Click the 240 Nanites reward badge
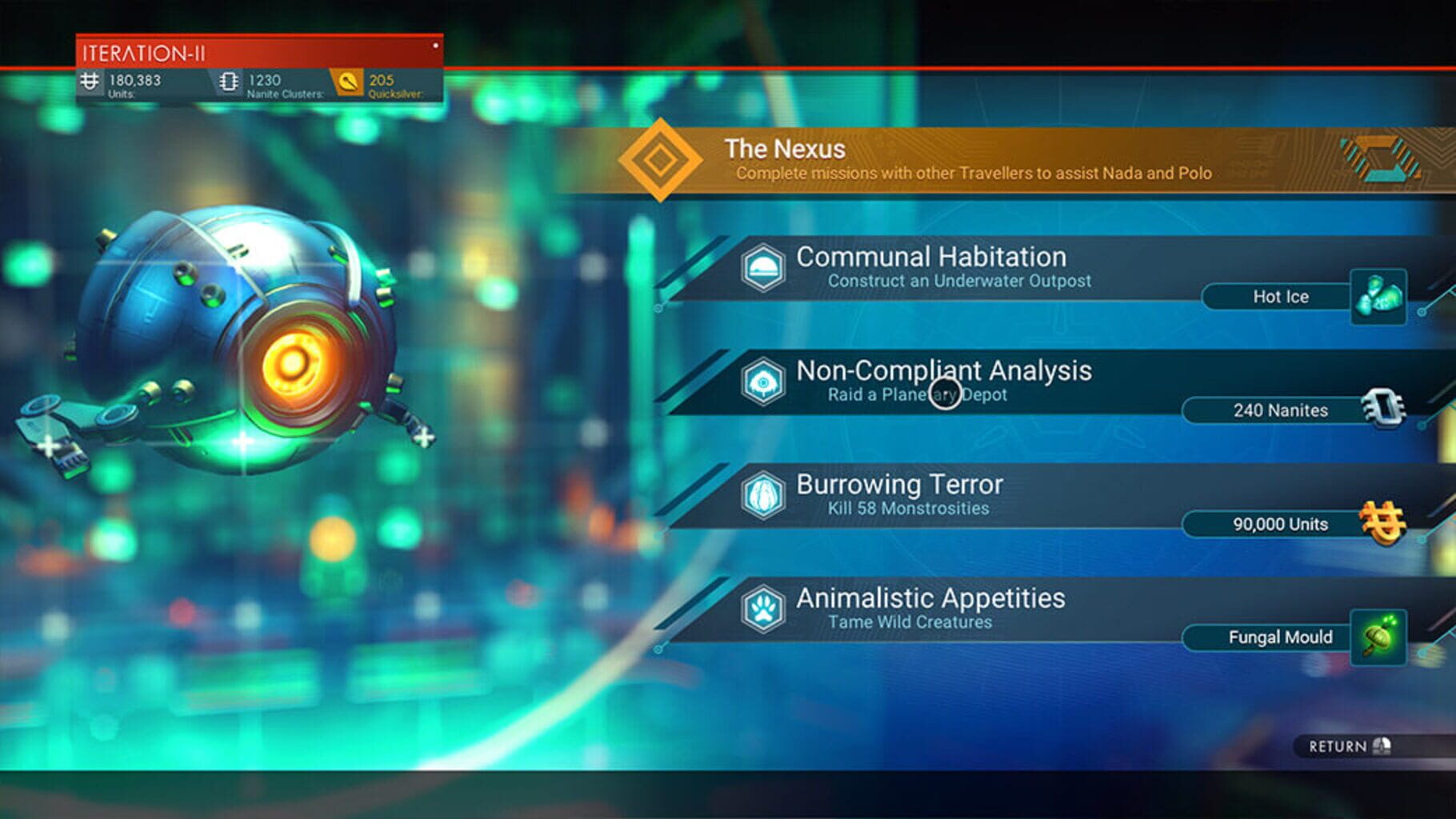The height and width of the screenshot is (819, 1456). coord(1280,410)
